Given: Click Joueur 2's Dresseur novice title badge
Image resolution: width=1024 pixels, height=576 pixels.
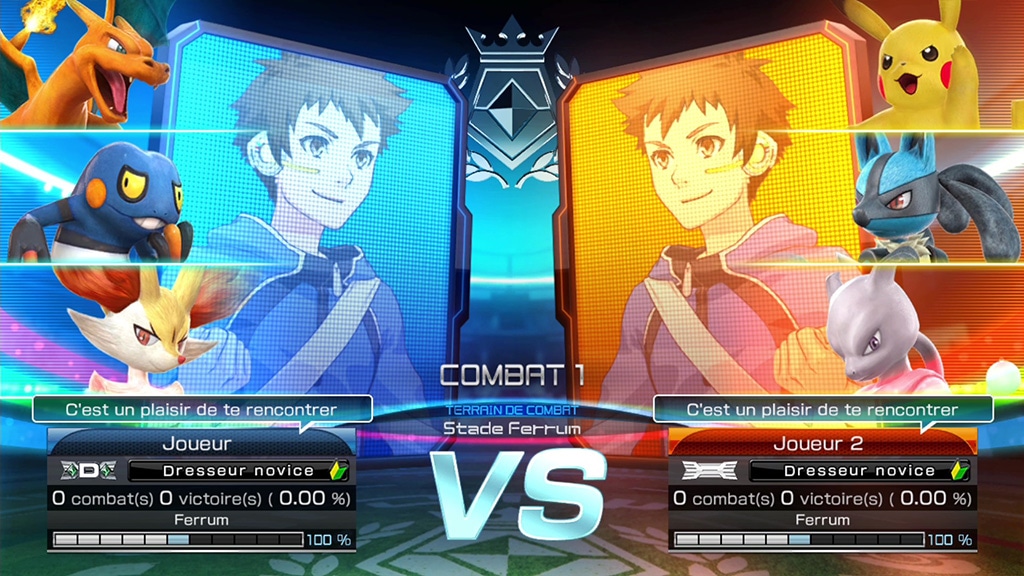Looking at the screenshot, I should tap(859, 470).
